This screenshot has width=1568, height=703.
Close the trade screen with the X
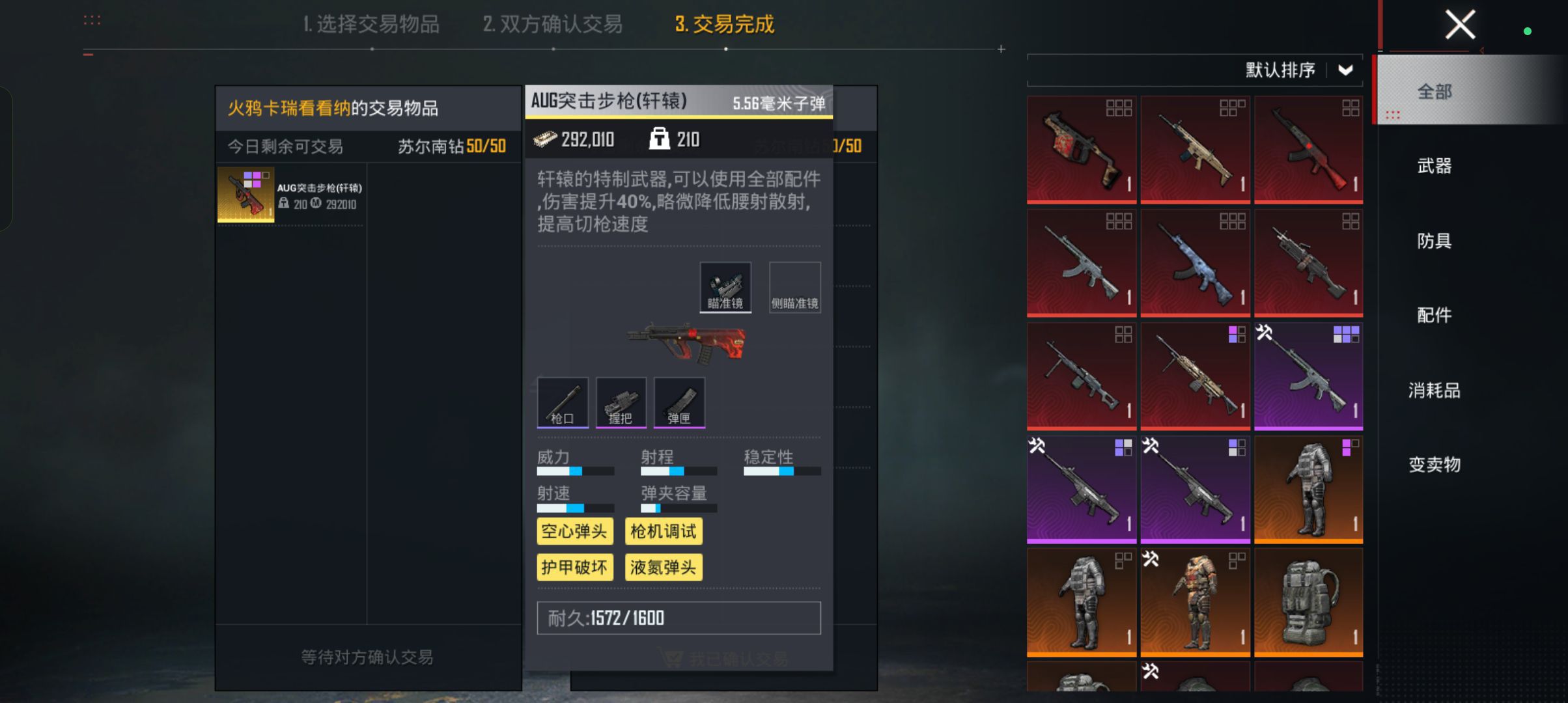(1459, 25)
